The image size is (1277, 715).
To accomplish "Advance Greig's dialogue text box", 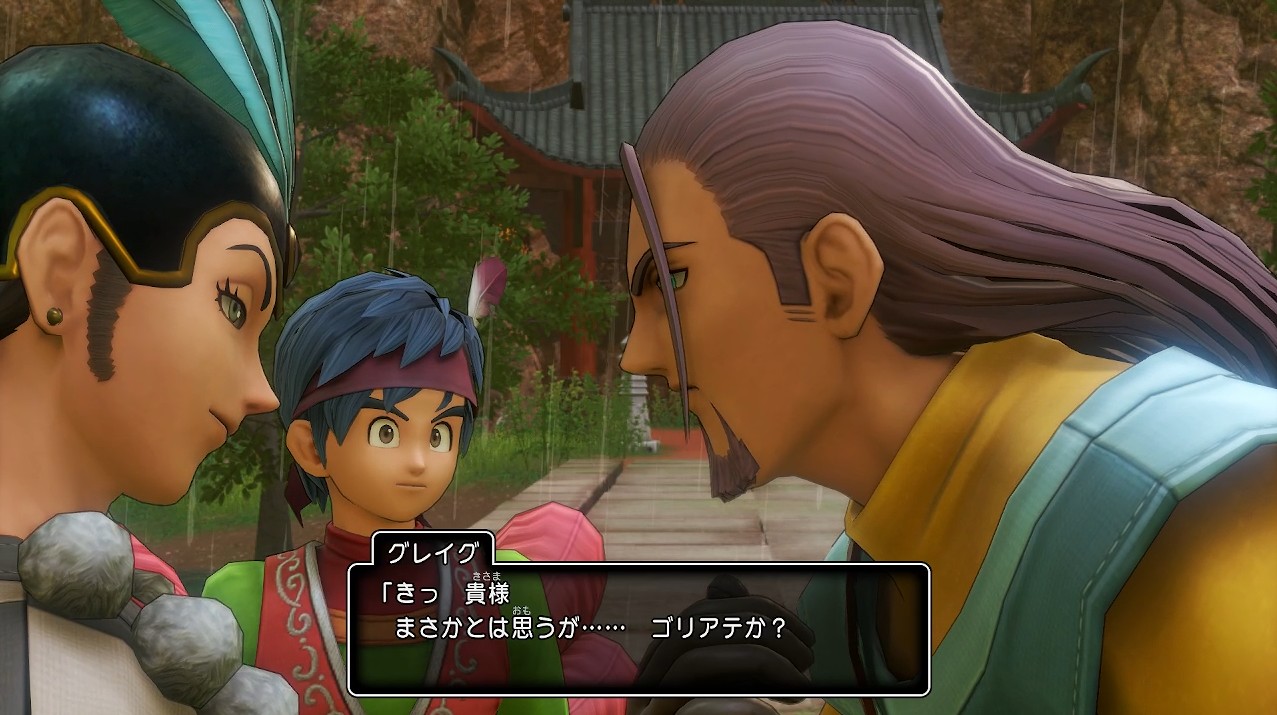I will [x=638, y=628].
